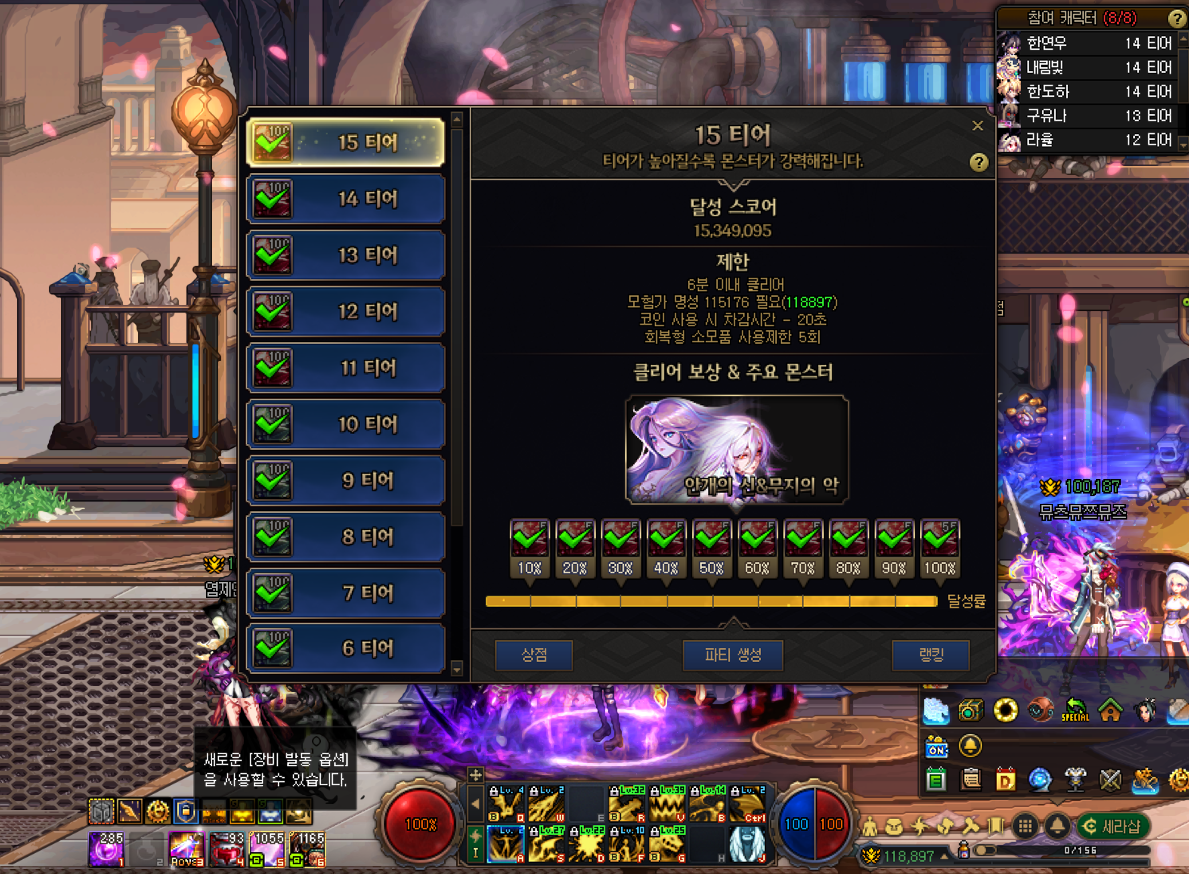The image size is (1189, 874).
Task: Choose the 8 티어 tier row
Action: pos(345,537)
